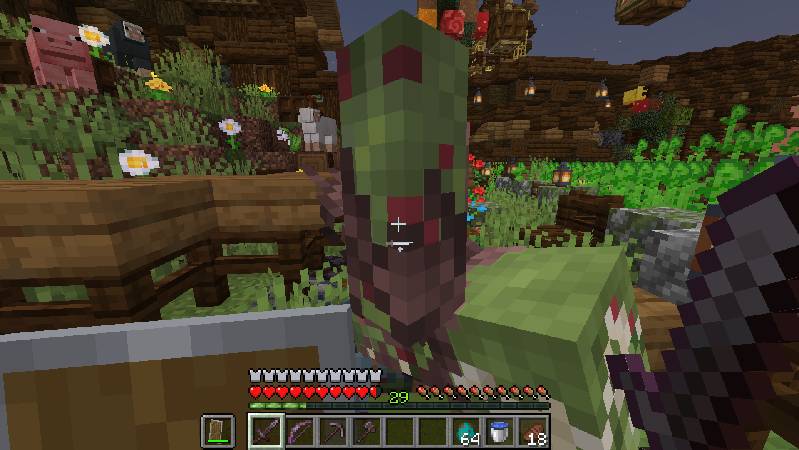The image size is (799, 450).
Task: Select the stack of 64 cyan items
Action: [466, 432]
